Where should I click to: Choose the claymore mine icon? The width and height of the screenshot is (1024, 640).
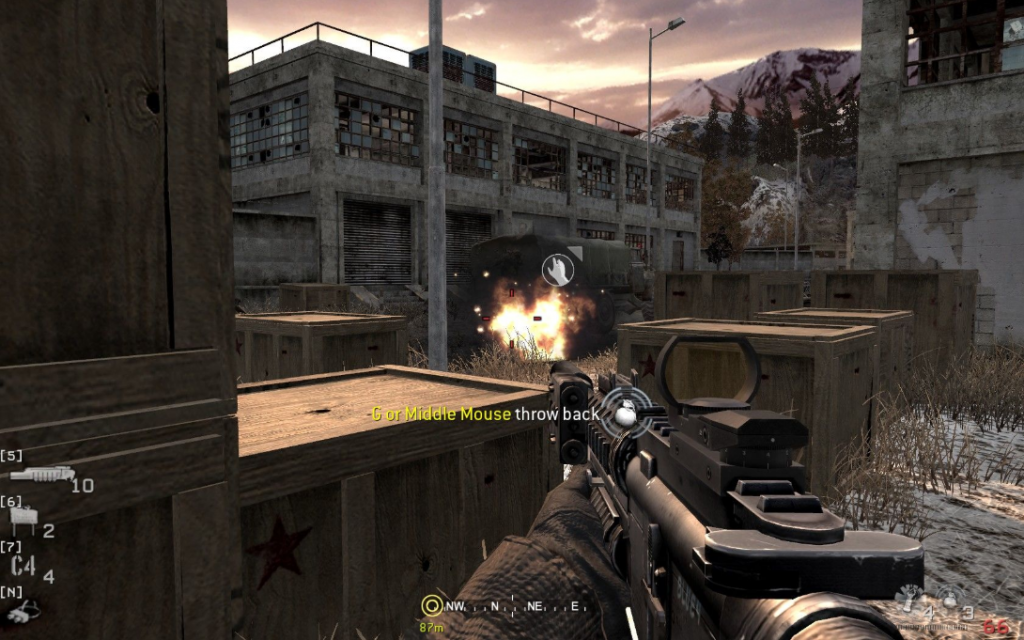[22, 518]
